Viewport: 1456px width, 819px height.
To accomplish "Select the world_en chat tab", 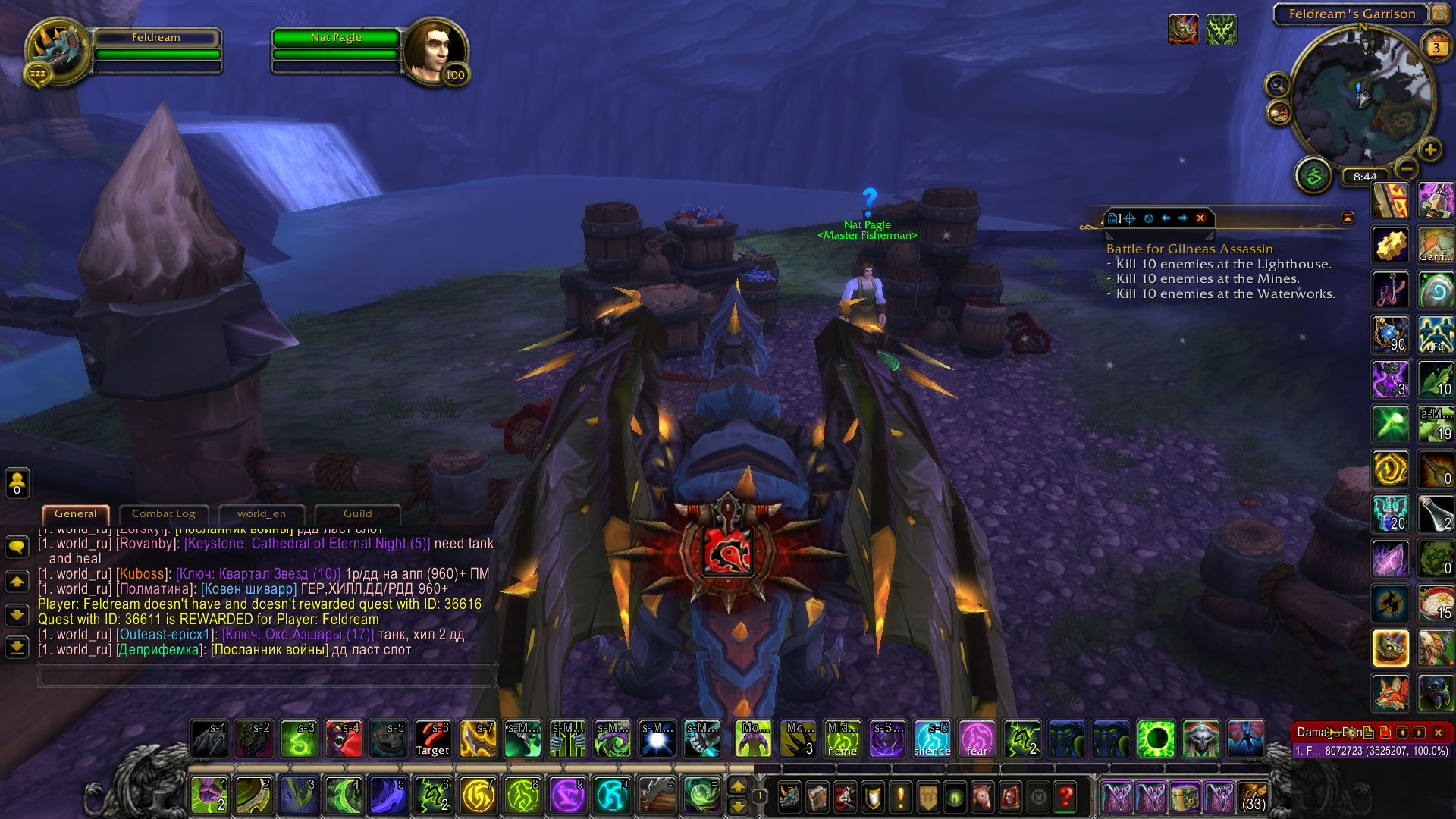I will 262,513.
